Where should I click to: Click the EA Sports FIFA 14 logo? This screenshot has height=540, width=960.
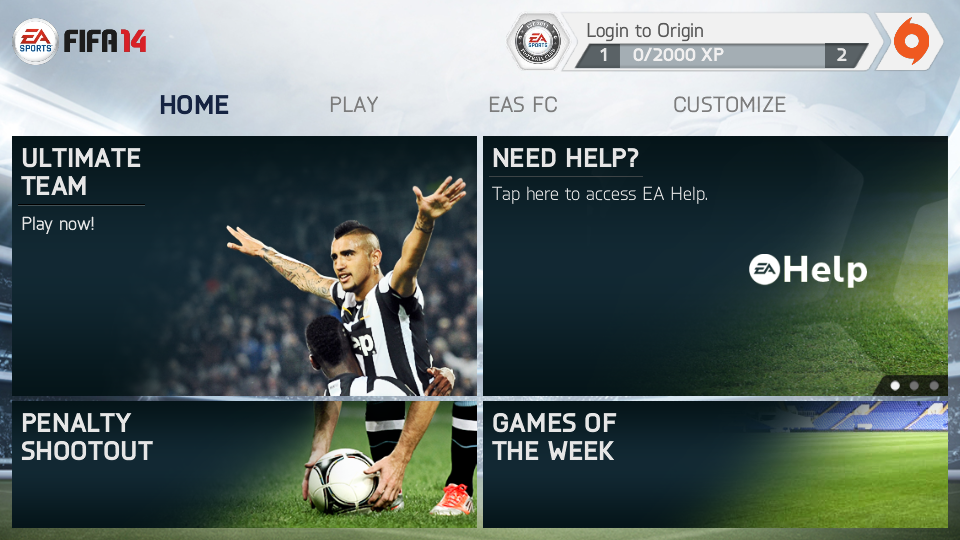click(x=80, y=42)
